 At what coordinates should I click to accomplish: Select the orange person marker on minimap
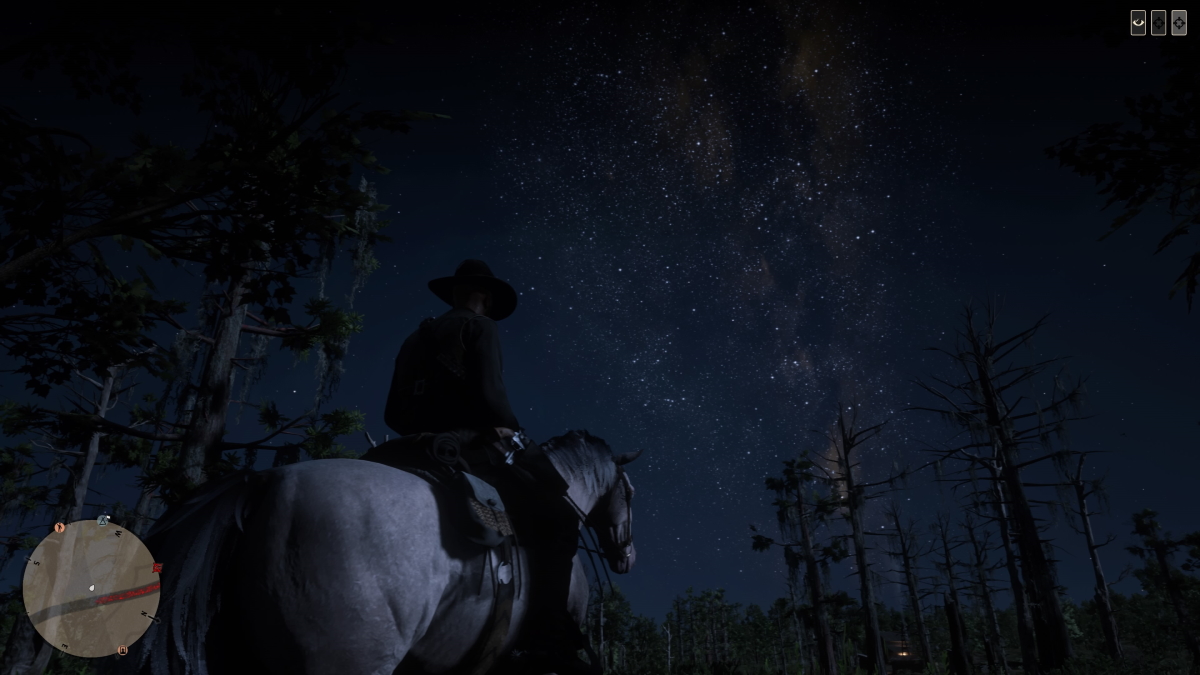pyautogui.click(x=60, y=527)
